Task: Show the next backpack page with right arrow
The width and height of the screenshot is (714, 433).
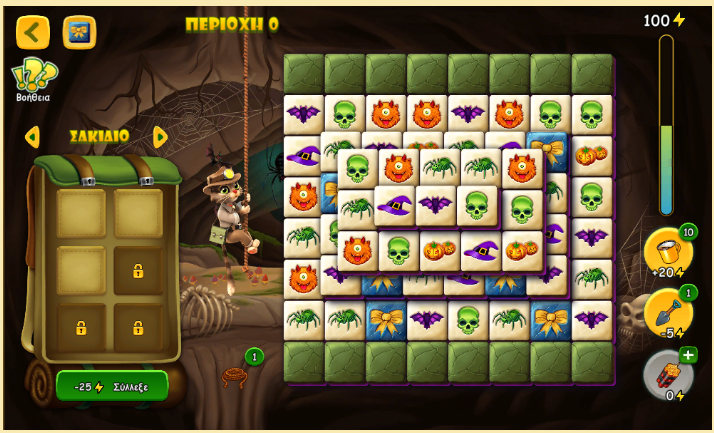Action: pos(160,136)
